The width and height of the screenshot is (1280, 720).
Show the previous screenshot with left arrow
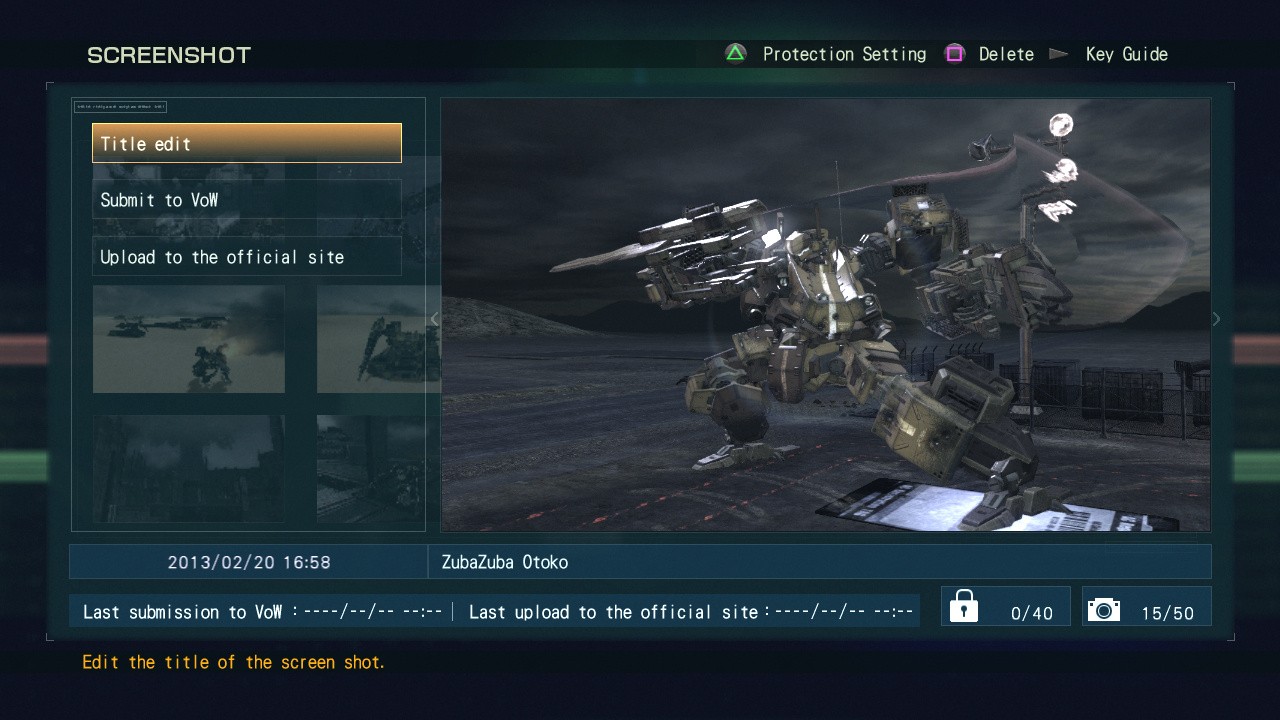[x=434, y=319]
